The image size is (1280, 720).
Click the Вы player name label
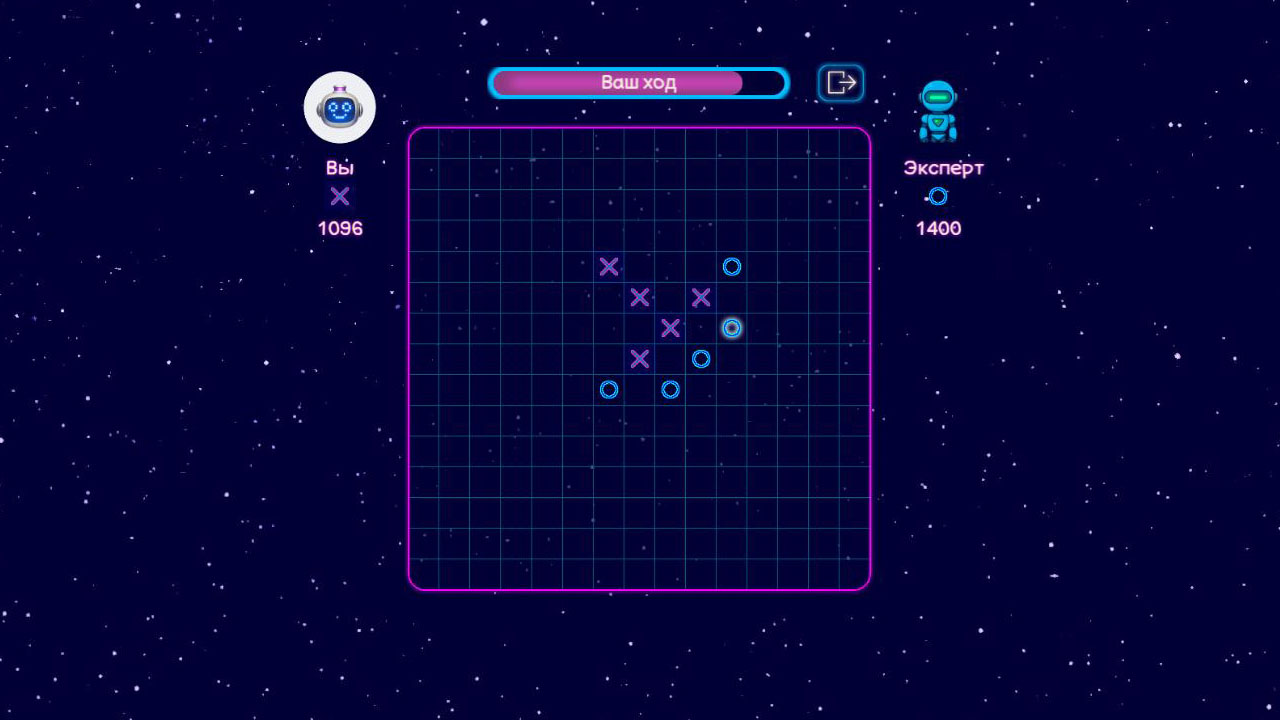[339, 167]
